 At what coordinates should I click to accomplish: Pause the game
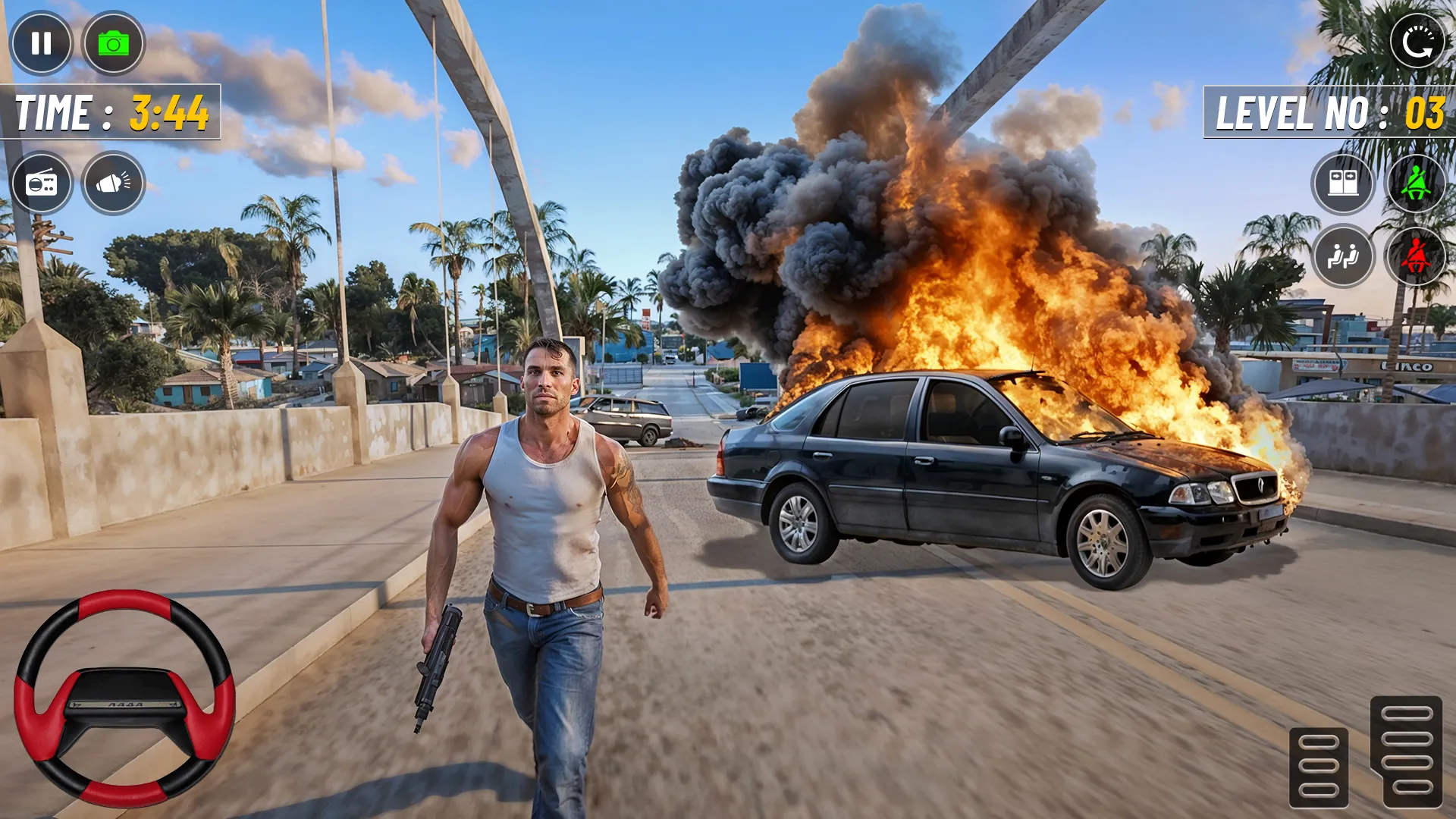coord(42,43)
